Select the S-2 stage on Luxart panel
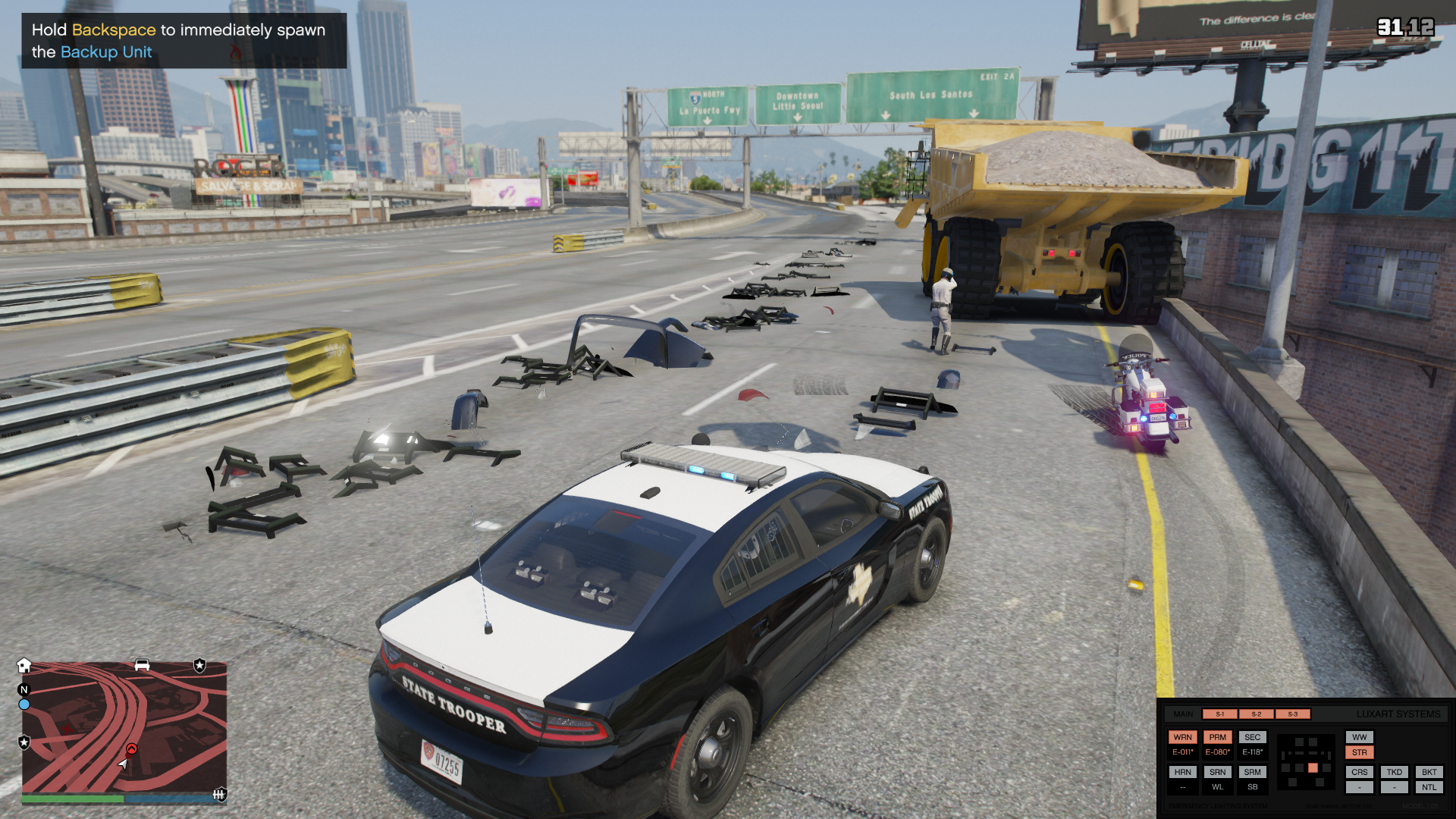The width and height of the screenshot is (1456, 819). point(1256,714)
